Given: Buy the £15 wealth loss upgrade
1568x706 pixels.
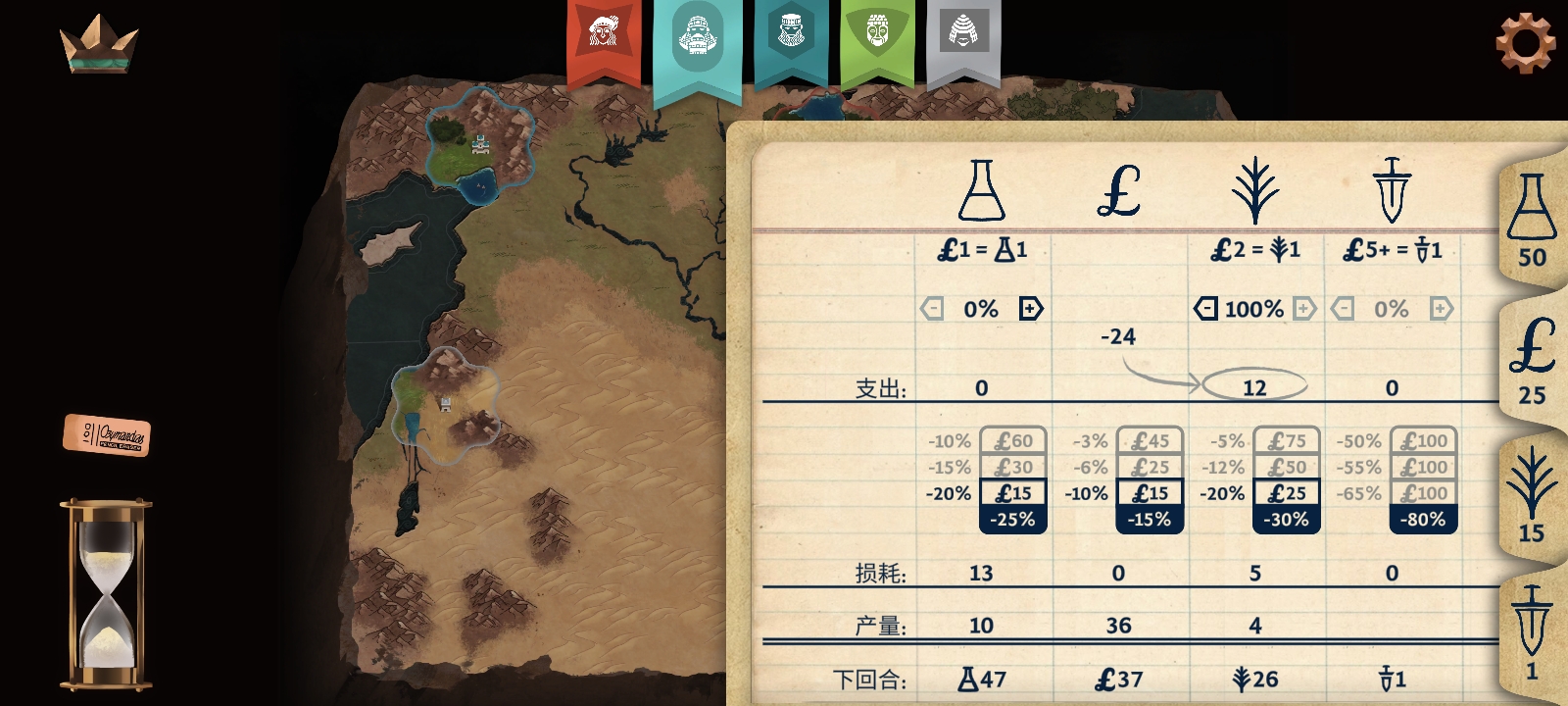Looking at the screenshot, I should (x=1150, y=493).
